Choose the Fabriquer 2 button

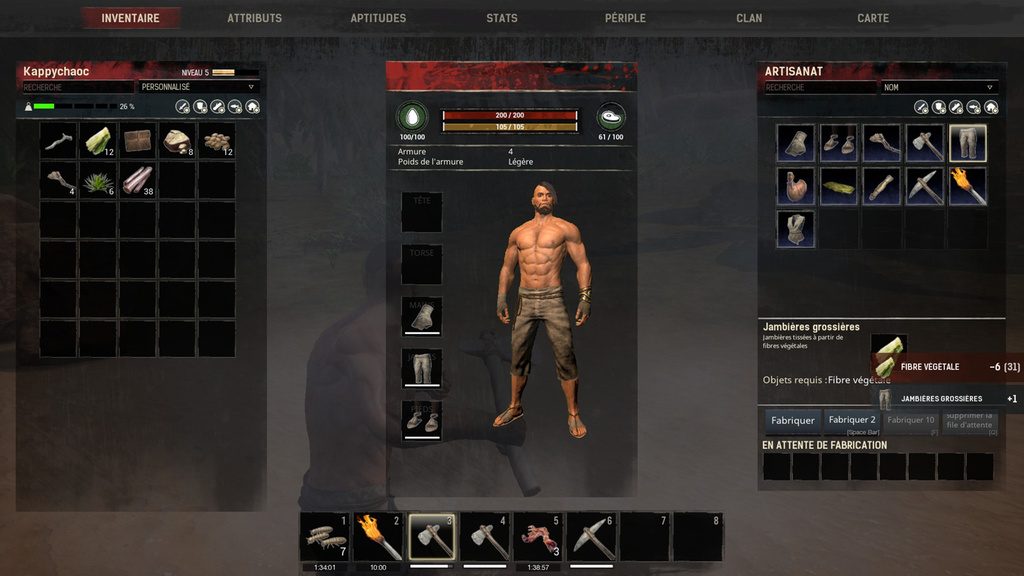click(851, 420)
